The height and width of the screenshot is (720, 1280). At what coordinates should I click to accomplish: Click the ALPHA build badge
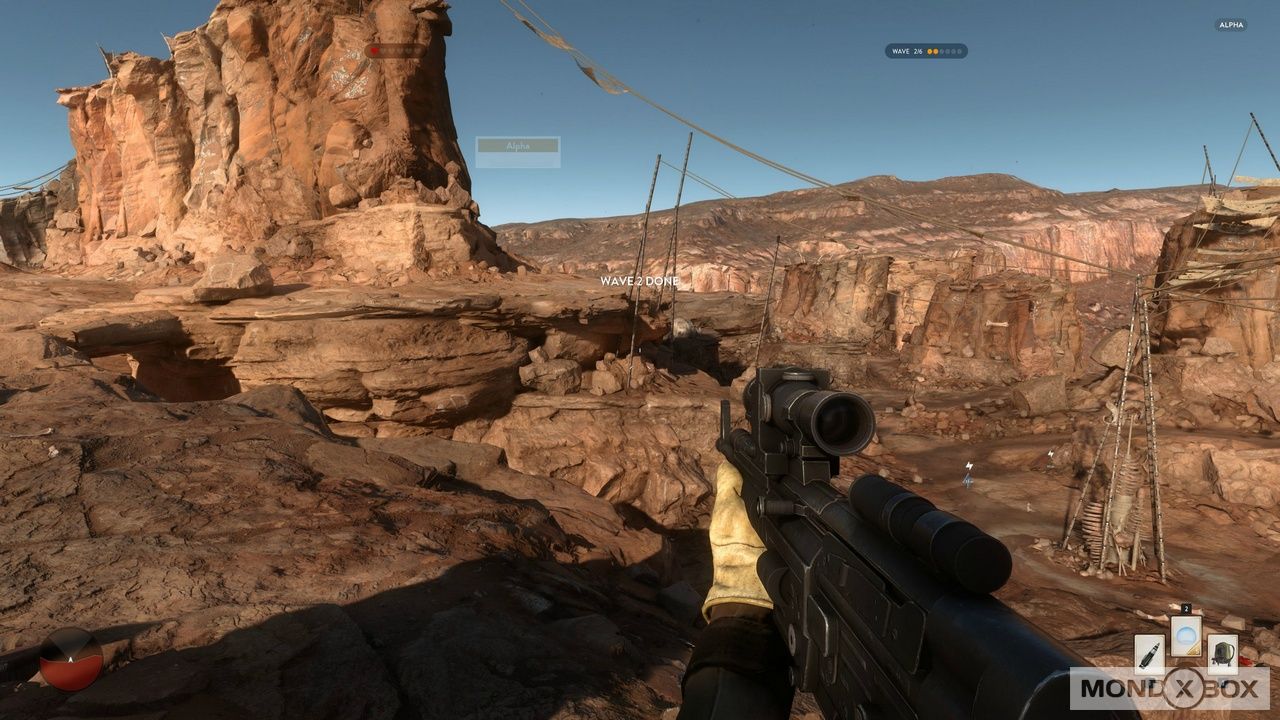point(1231,25)
